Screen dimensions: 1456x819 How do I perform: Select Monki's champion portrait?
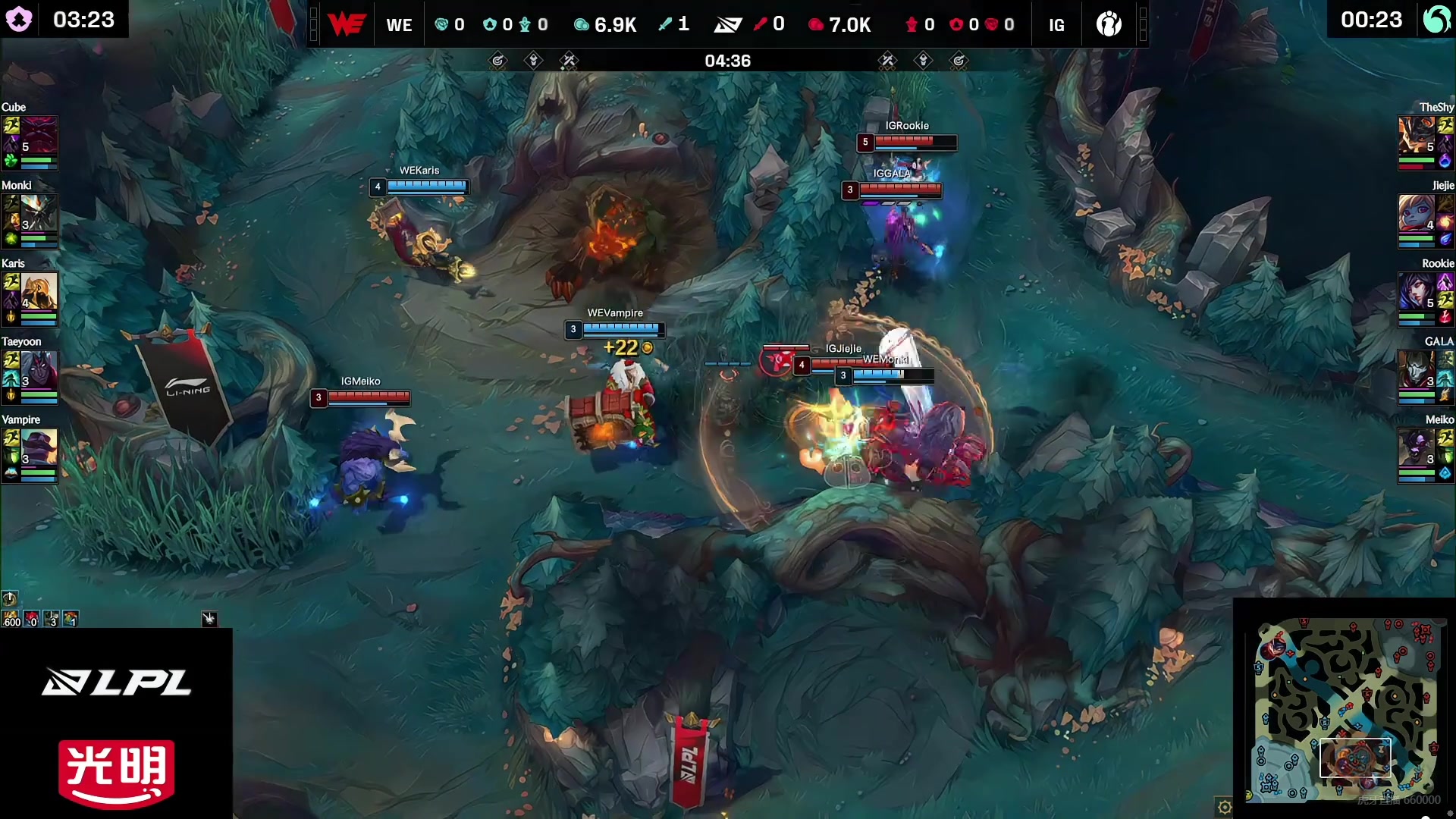coord(38,213)
